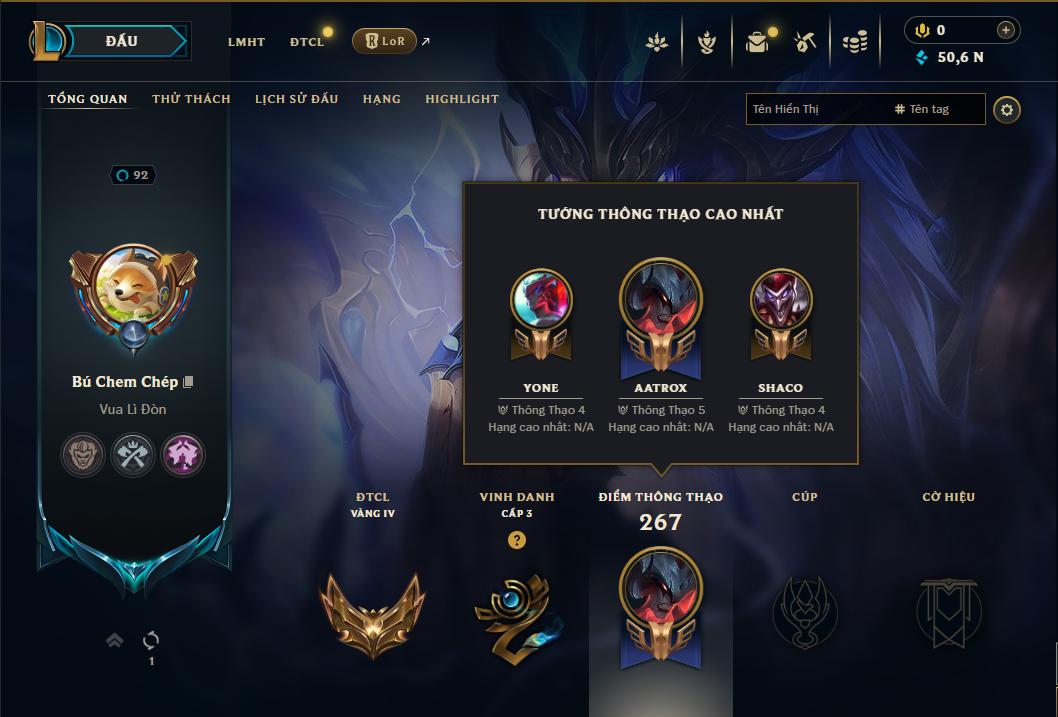Open the LMHT home section

click(246, 42)
